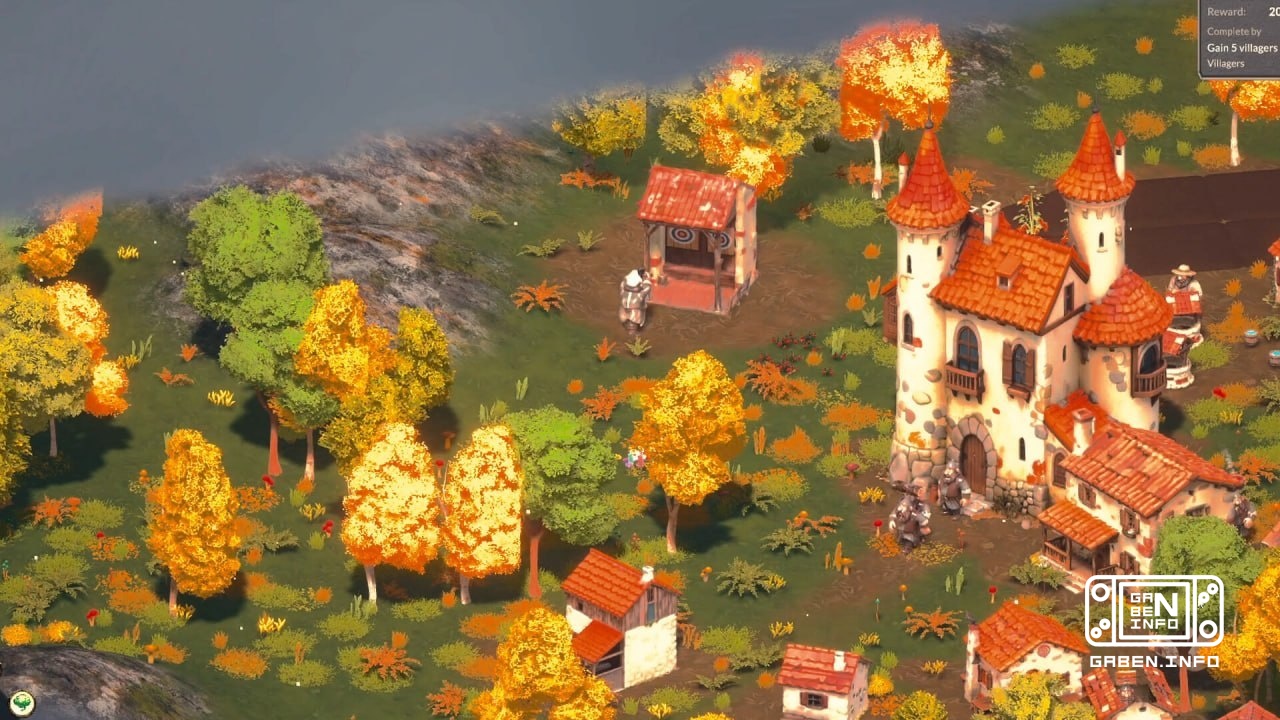Click the chimney of the bottom cottage

(647, 572)
